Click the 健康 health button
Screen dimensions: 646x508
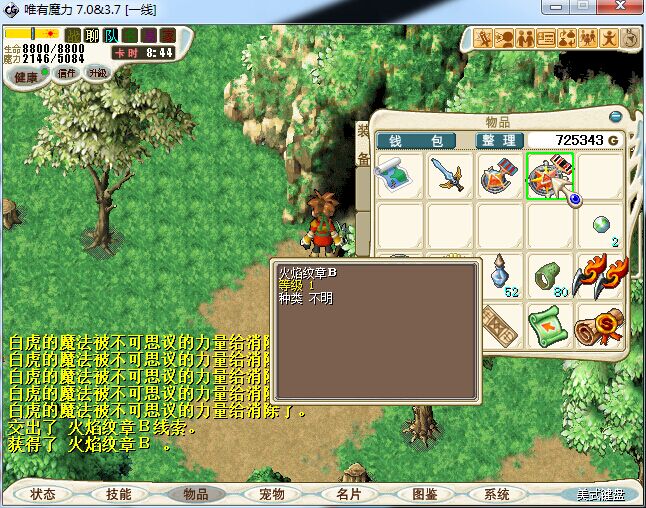click(27, 77)
